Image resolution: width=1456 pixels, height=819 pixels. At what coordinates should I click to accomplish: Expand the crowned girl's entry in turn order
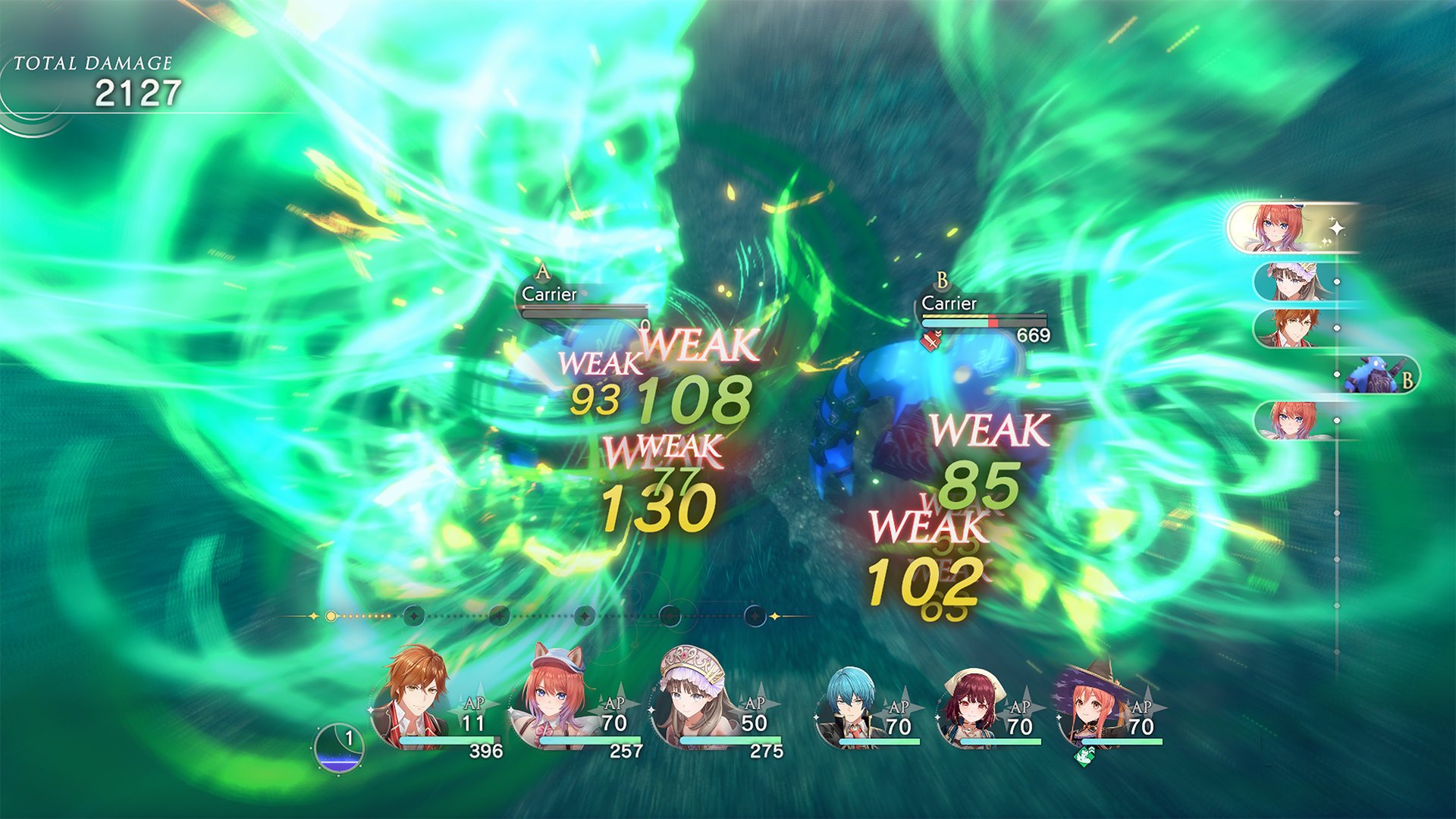tap(1289, 280)
